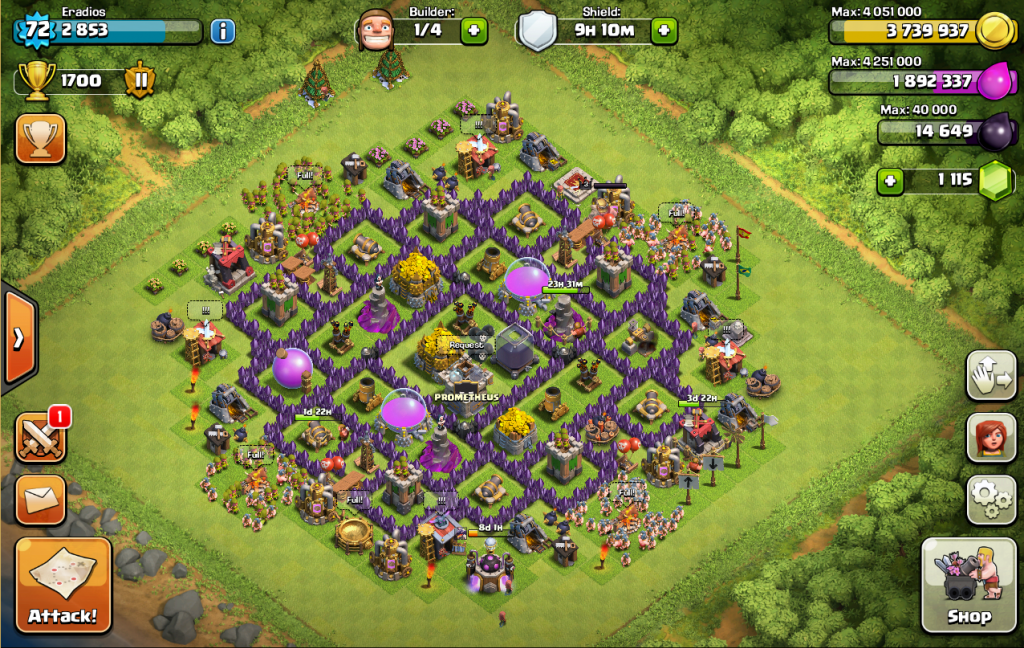Viewport: 1024px width, 648px height.
Task: Click the red-haired villager achievements button
Action: [x=990, y=437]
